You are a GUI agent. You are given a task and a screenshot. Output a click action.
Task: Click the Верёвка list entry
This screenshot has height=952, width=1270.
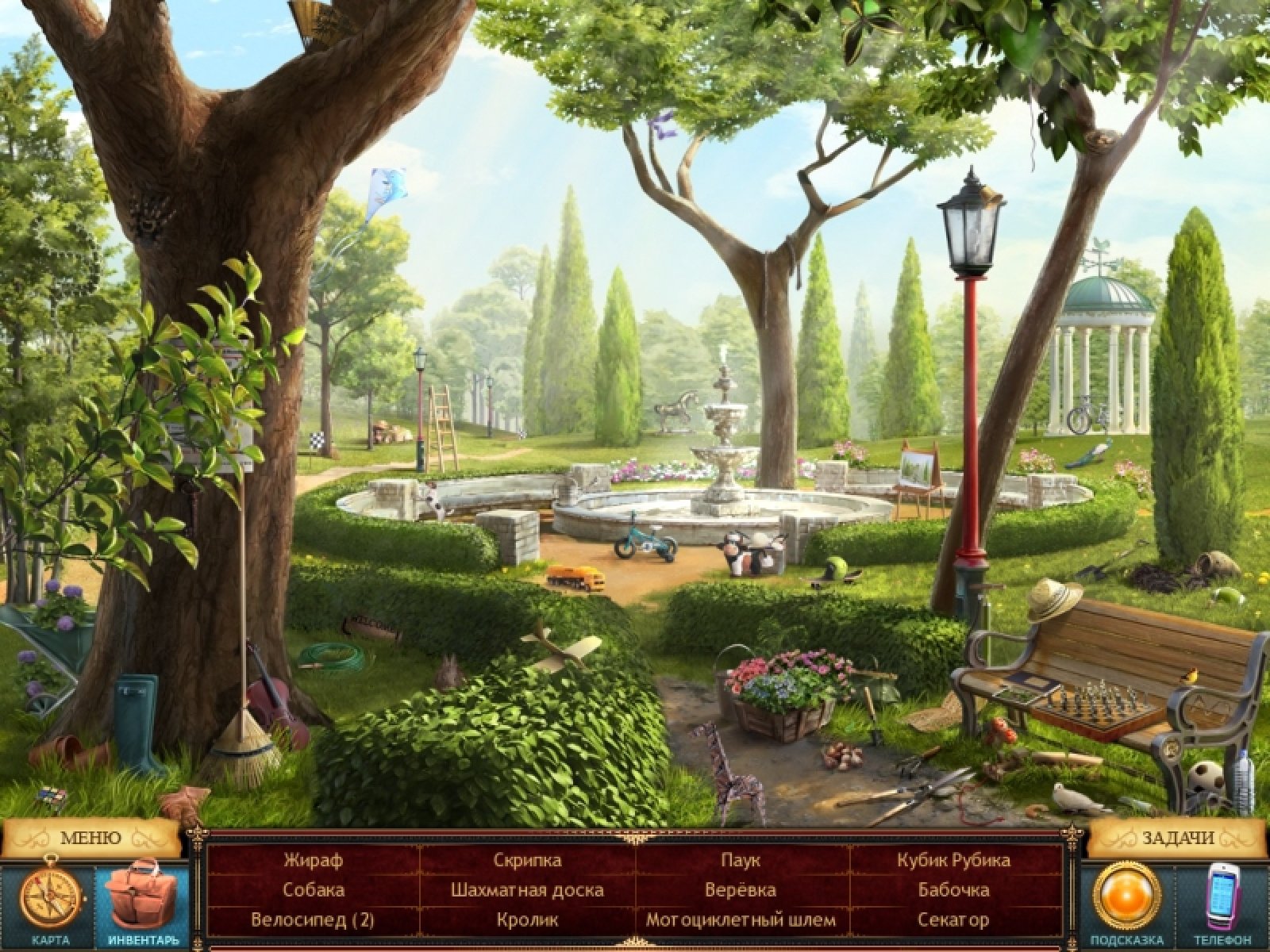(x=741, y=890)
